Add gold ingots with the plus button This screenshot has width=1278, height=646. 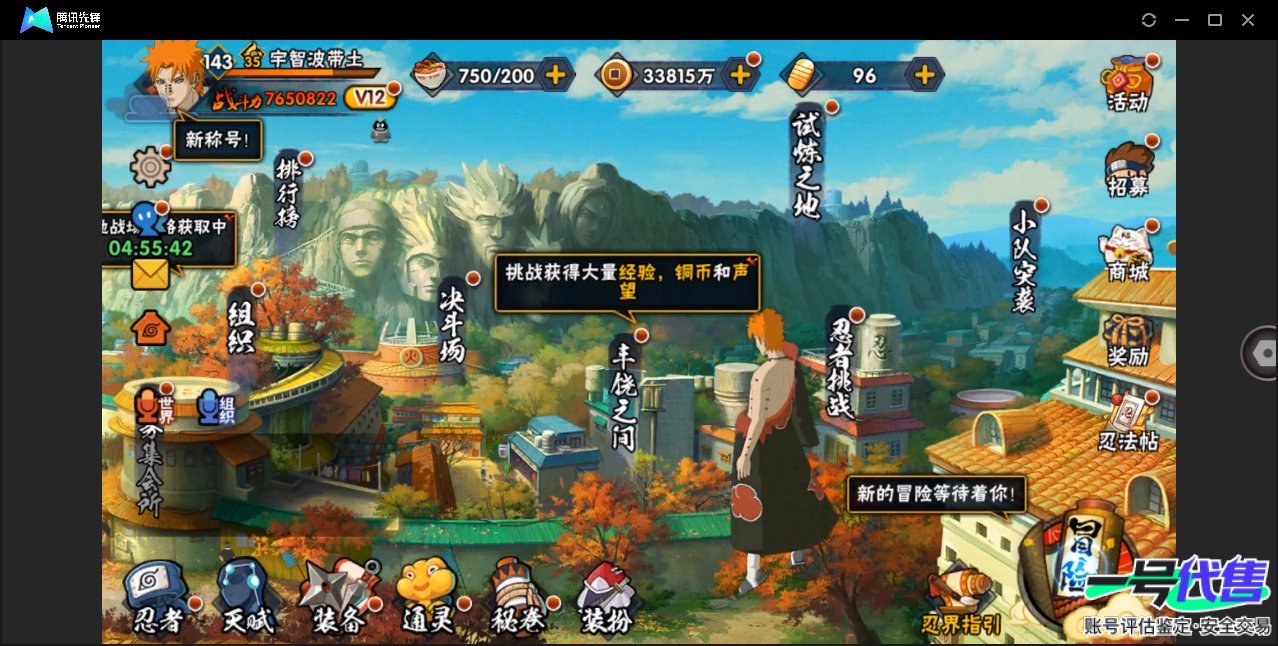925,74
